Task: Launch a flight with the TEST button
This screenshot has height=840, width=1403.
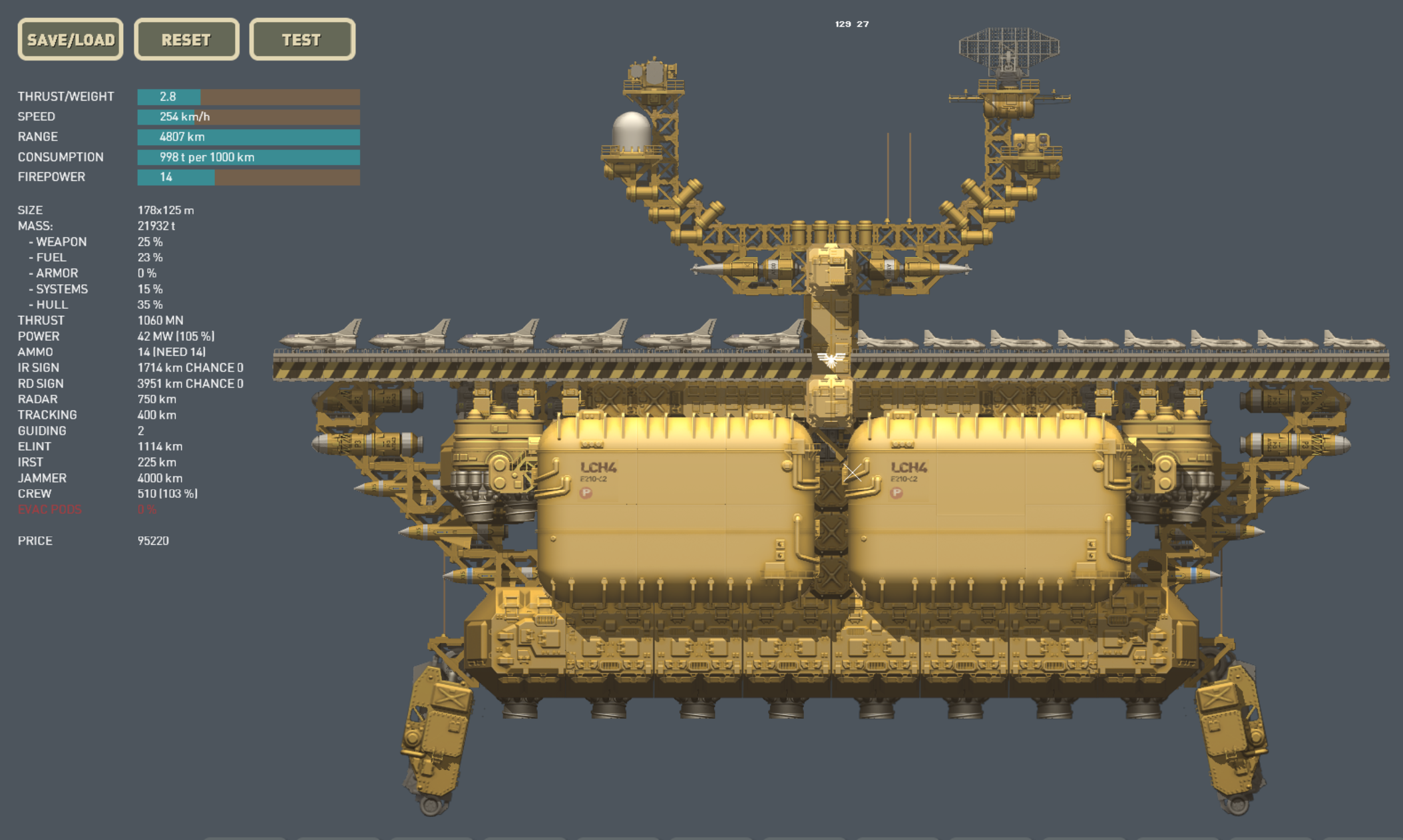Action: [x=301, y=39]
